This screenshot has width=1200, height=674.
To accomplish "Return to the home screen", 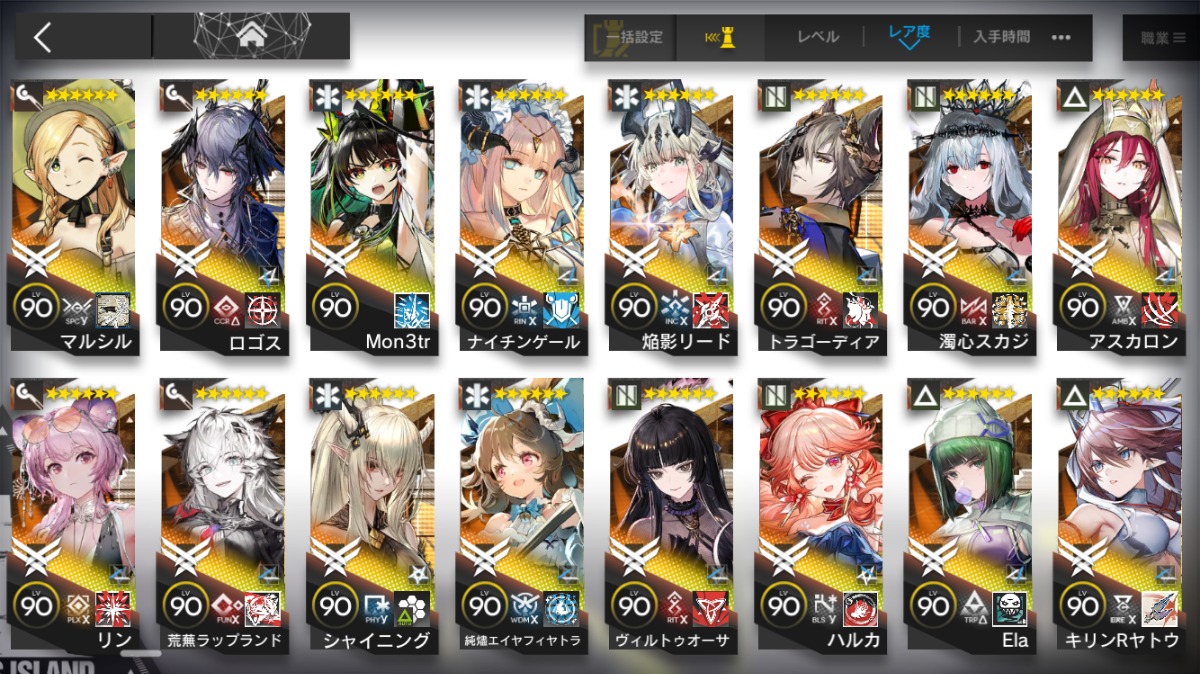I will click(251, 36).
